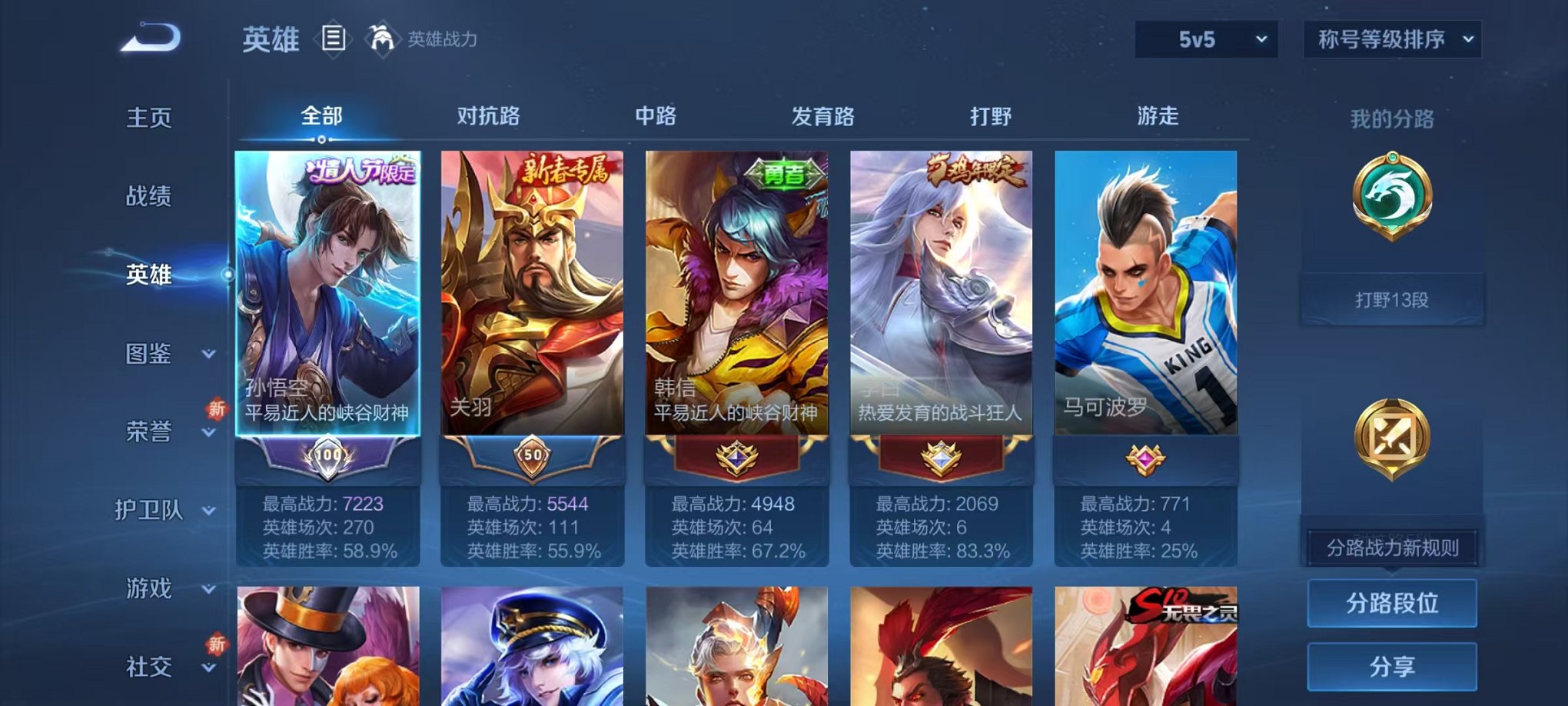Open the 5v5 mode dropdown
Viewport: 1568px width, 706px height.
[x=1207, y=38]
